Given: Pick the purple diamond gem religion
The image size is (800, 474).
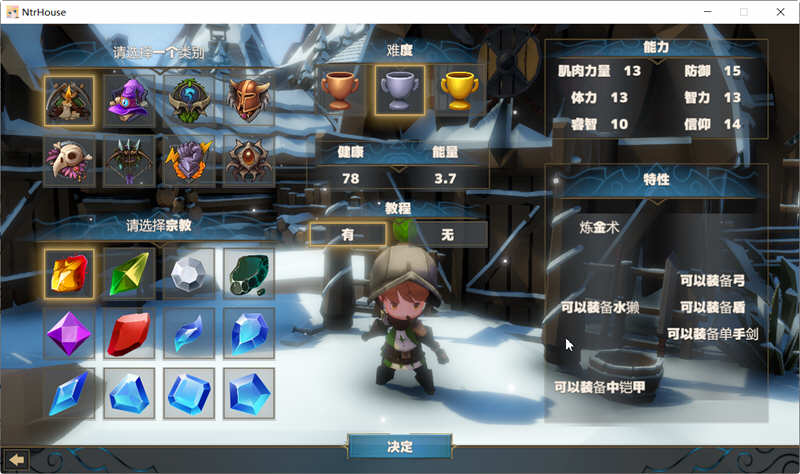Looking at the screenshot, I should [69, 333].
